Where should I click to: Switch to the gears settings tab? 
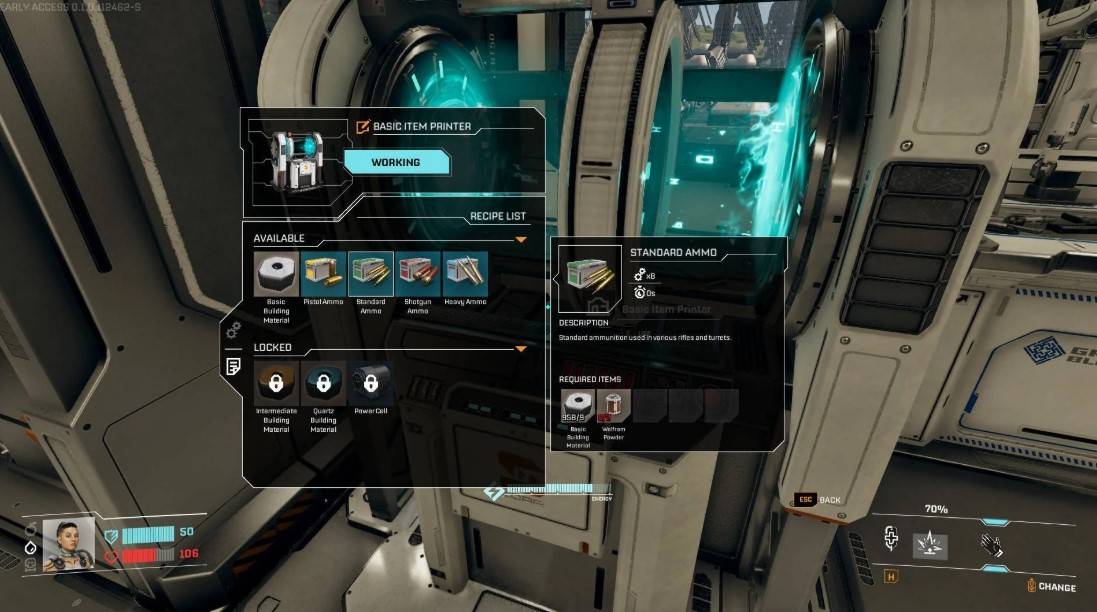click(233, 329)
